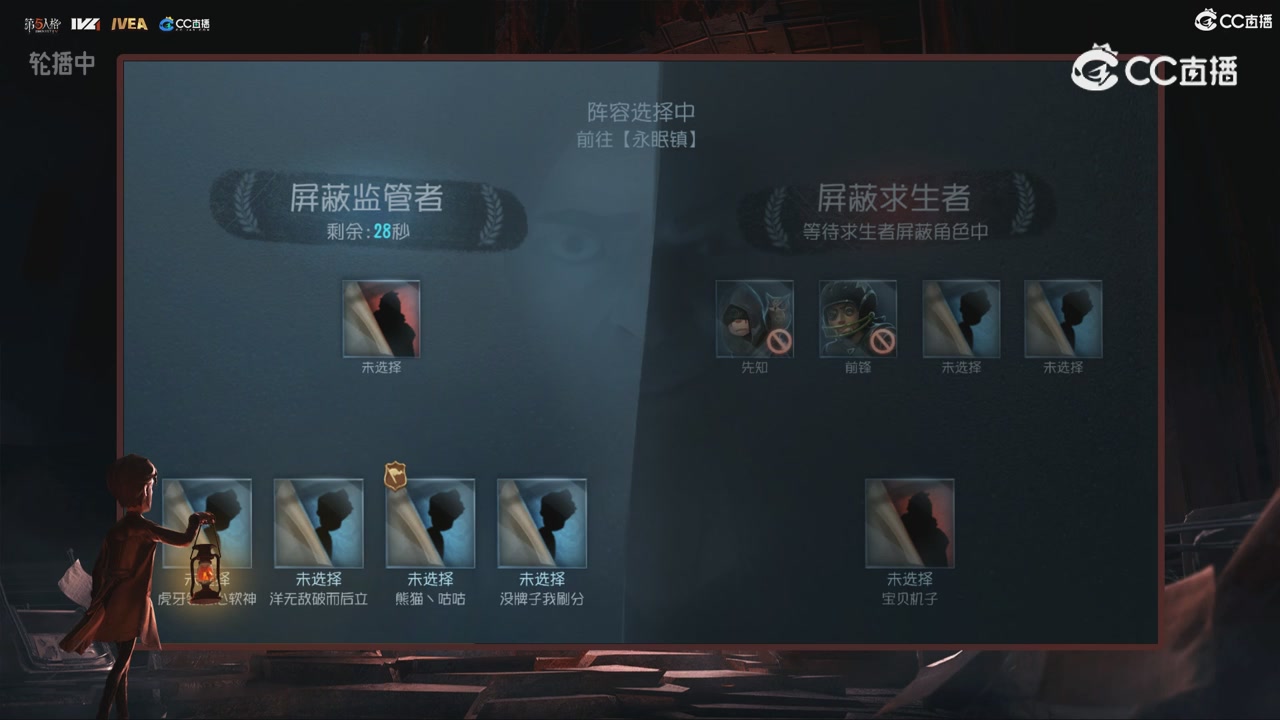The width and height of the screenshot is (1280, 720).
Task: Click 虎牙软神's character slot thumbnail
Action: 207,523
